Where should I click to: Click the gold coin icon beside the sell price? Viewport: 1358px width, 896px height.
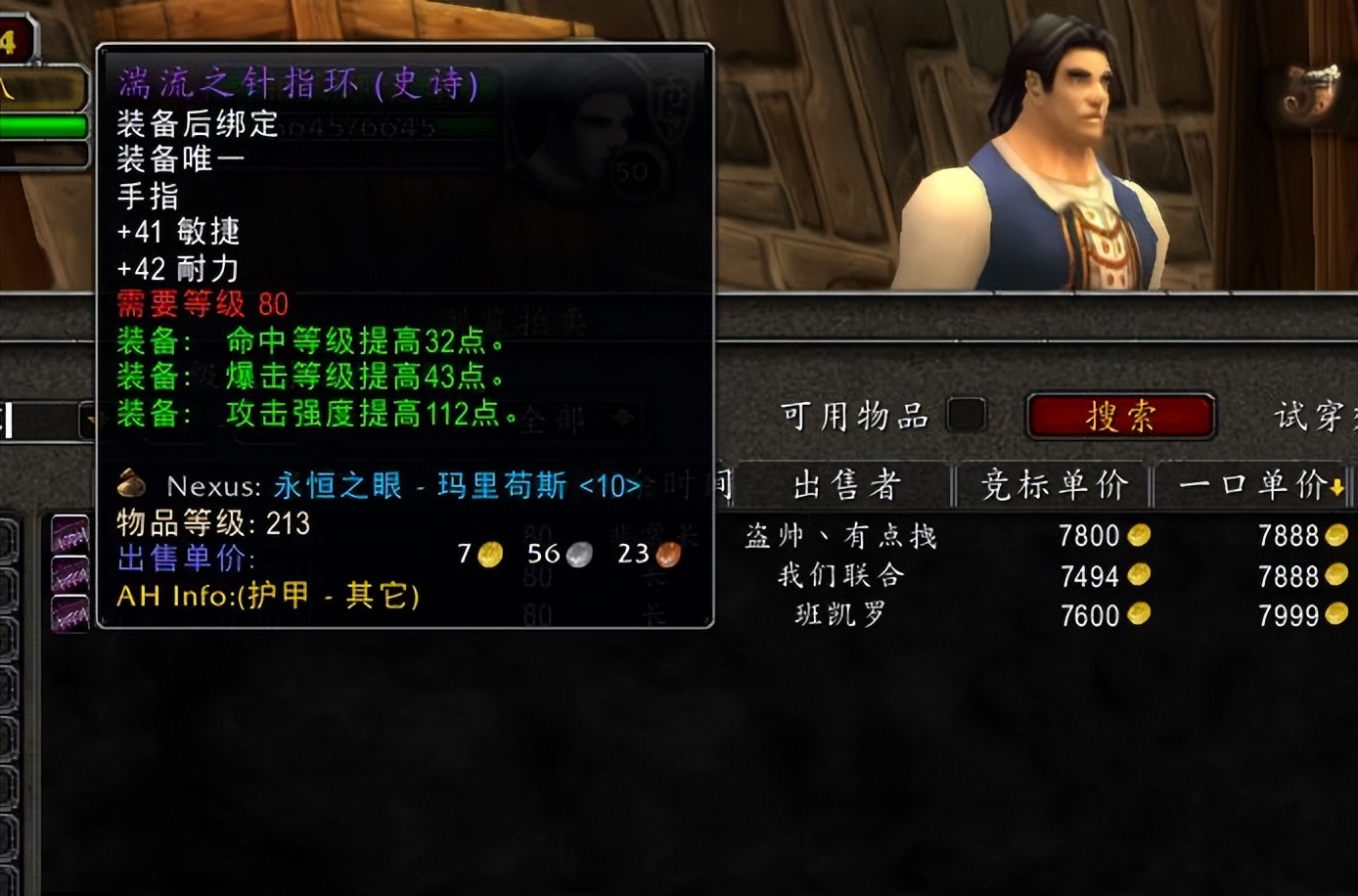tap(487, 555)
